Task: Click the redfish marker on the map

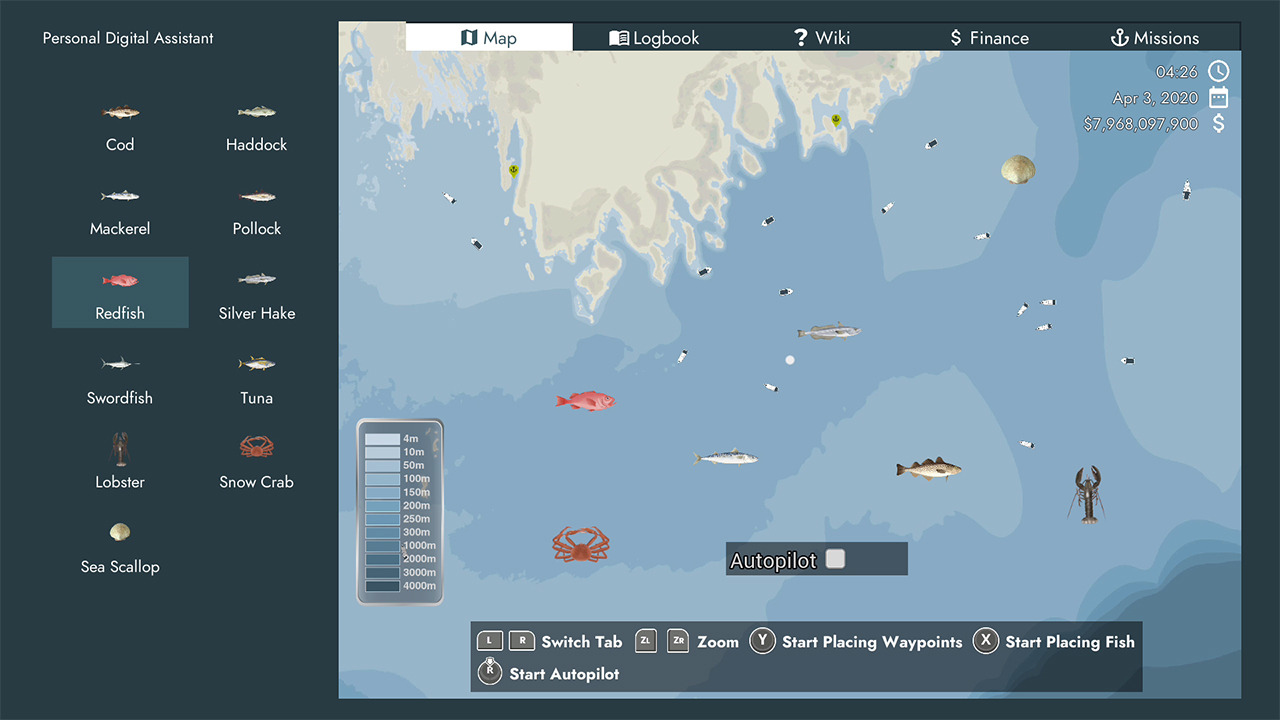Action: pyautogui.click(x=586, y=400)
